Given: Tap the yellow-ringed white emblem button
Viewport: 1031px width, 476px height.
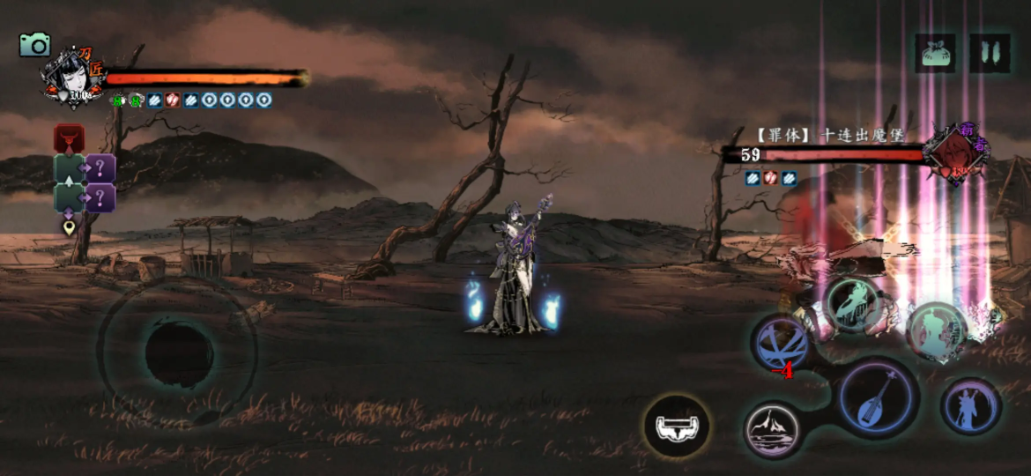Looking at the screenshot, I should (x=677, y=426).
